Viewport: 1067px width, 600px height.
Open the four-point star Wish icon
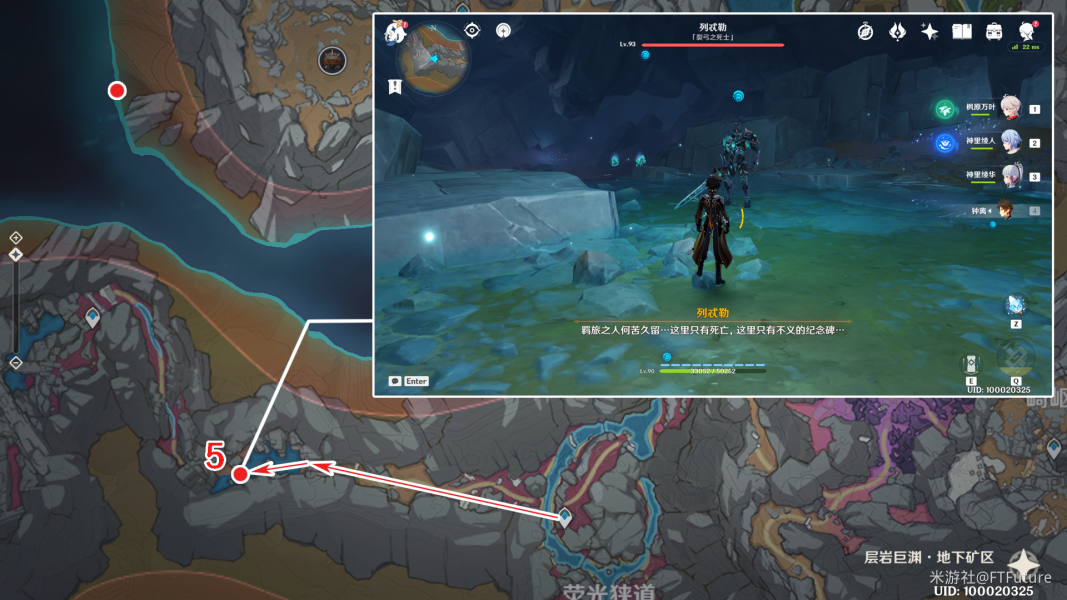coord(929,32)
